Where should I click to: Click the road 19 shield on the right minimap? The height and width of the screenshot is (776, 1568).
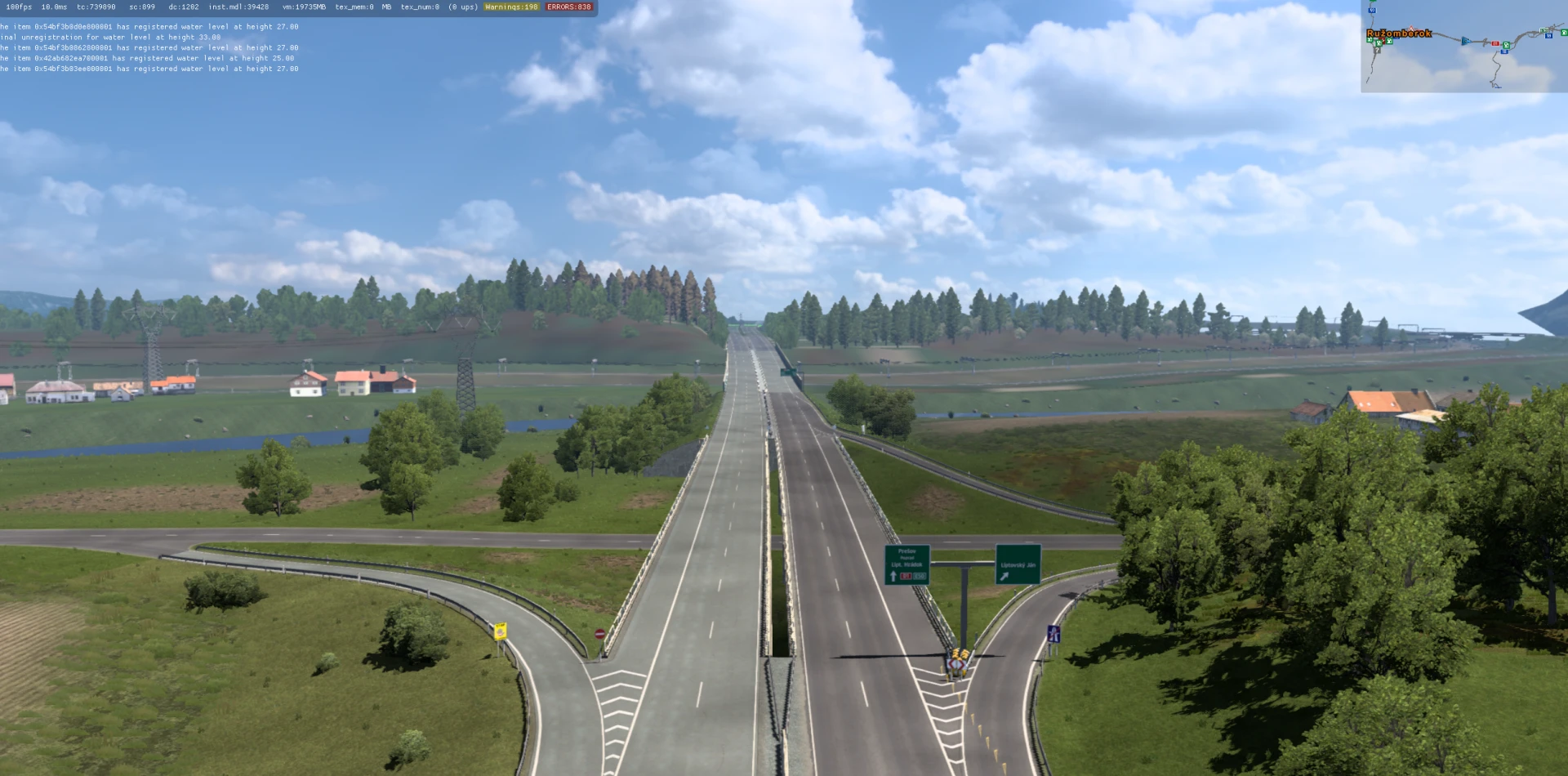coord(1548,36)
